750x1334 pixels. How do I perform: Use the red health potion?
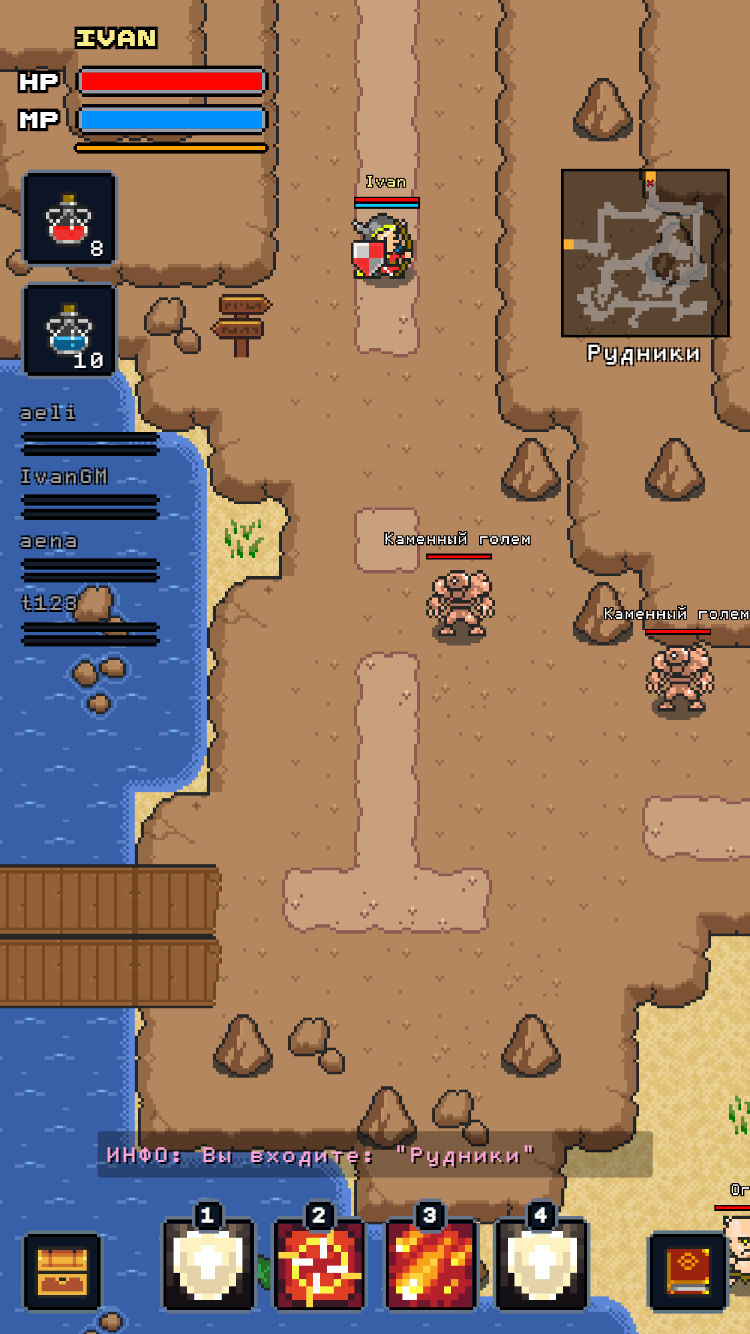(x=70, y=218)
